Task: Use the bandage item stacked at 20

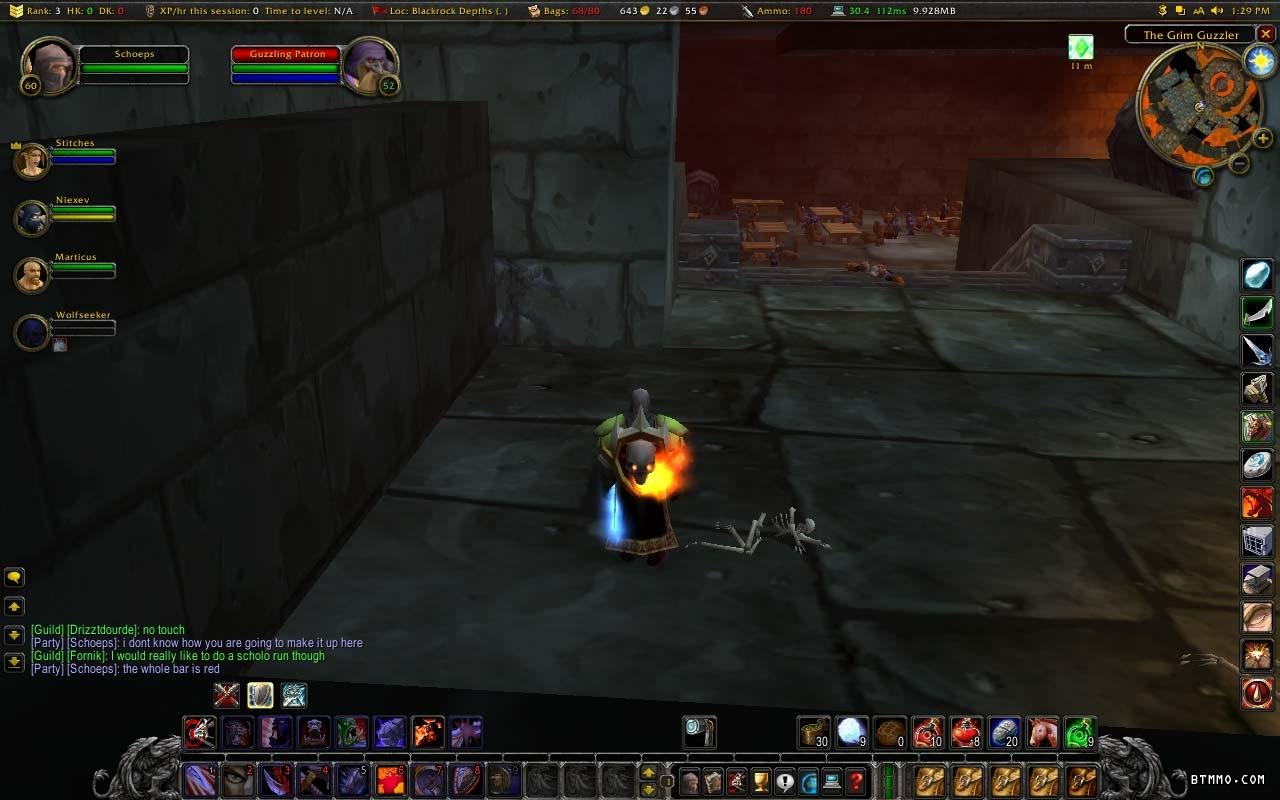Action: (1004, 733)
